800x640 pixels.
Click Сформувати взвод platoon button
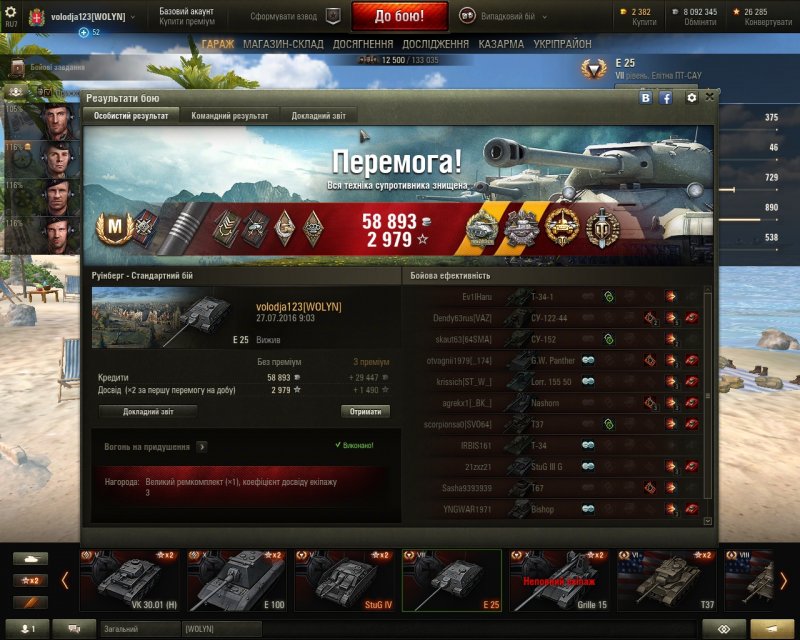294,16
